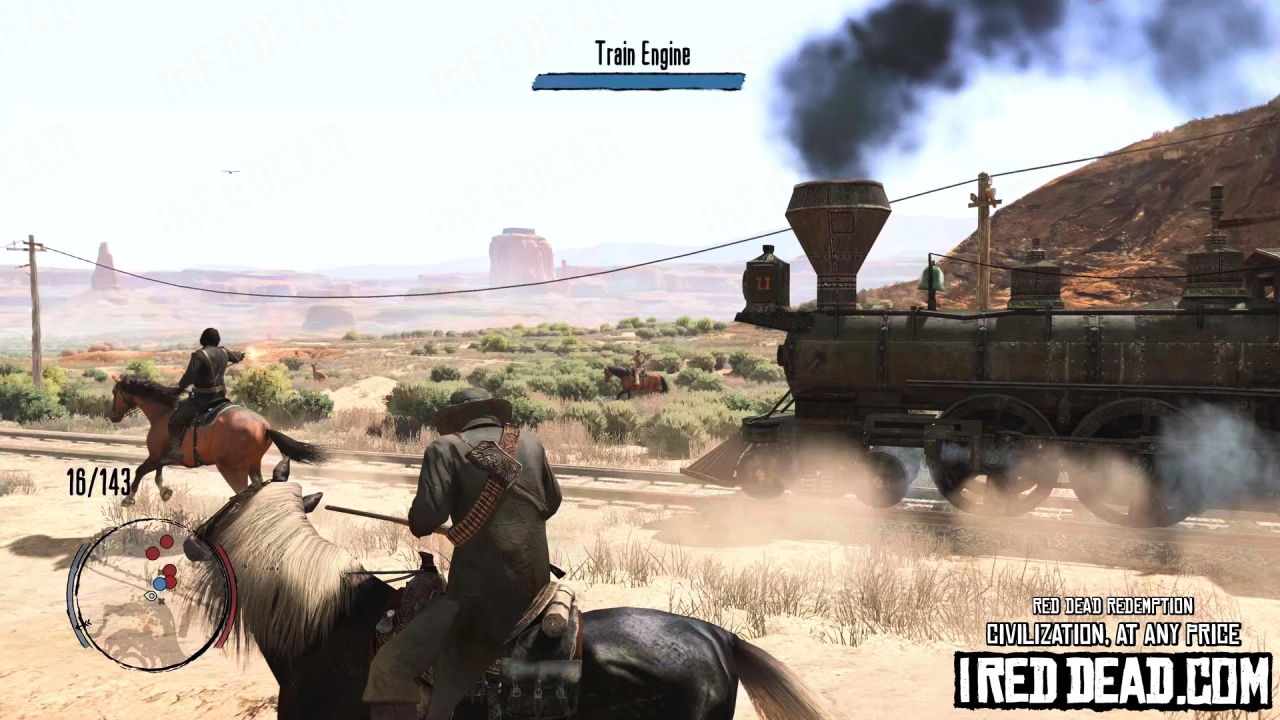Screen dimensions: 1280x720
Task: Click the blue ally blip on the minimap
Action: 159,583
